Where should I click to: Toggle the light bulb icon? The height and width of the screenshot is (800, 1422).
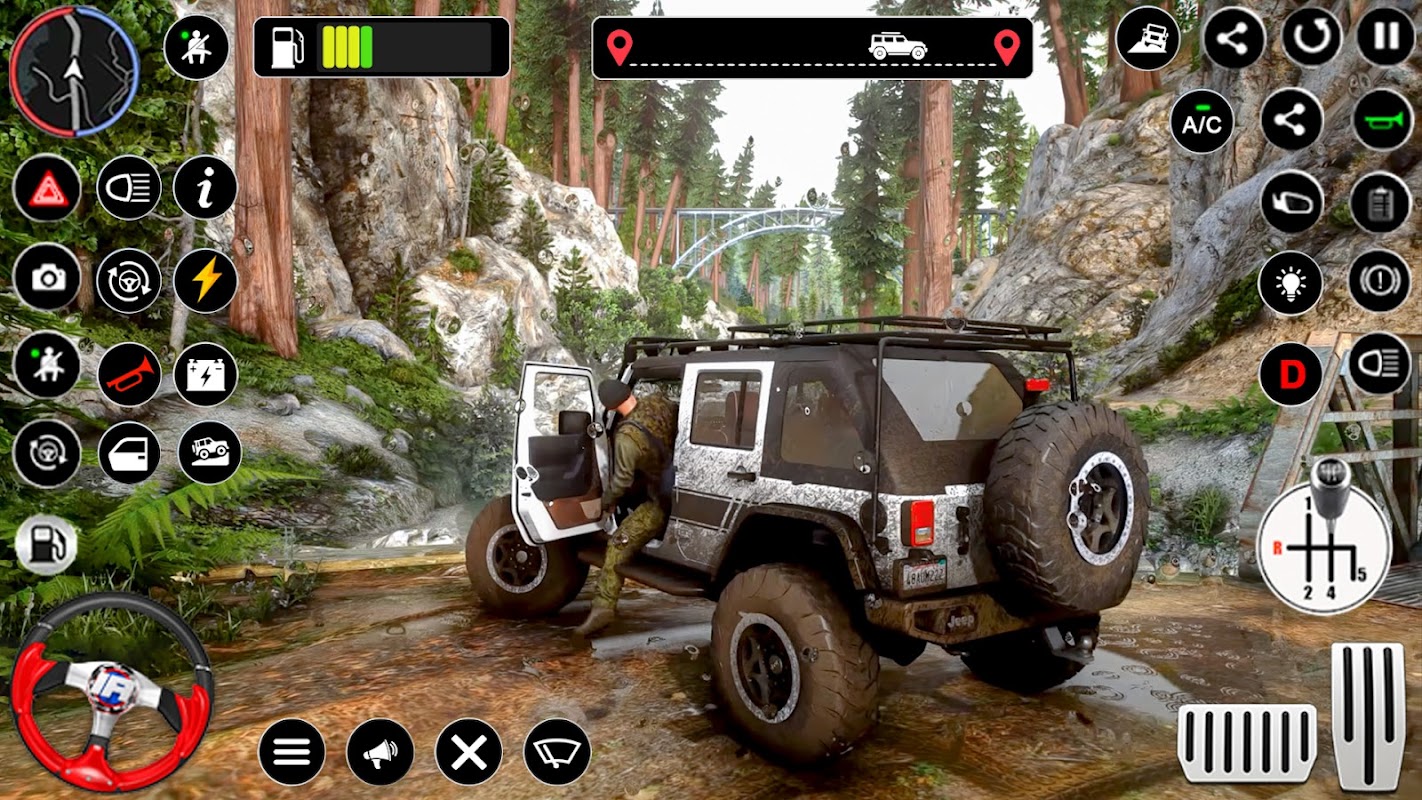pyautogui.click(x=1290, y=283)
